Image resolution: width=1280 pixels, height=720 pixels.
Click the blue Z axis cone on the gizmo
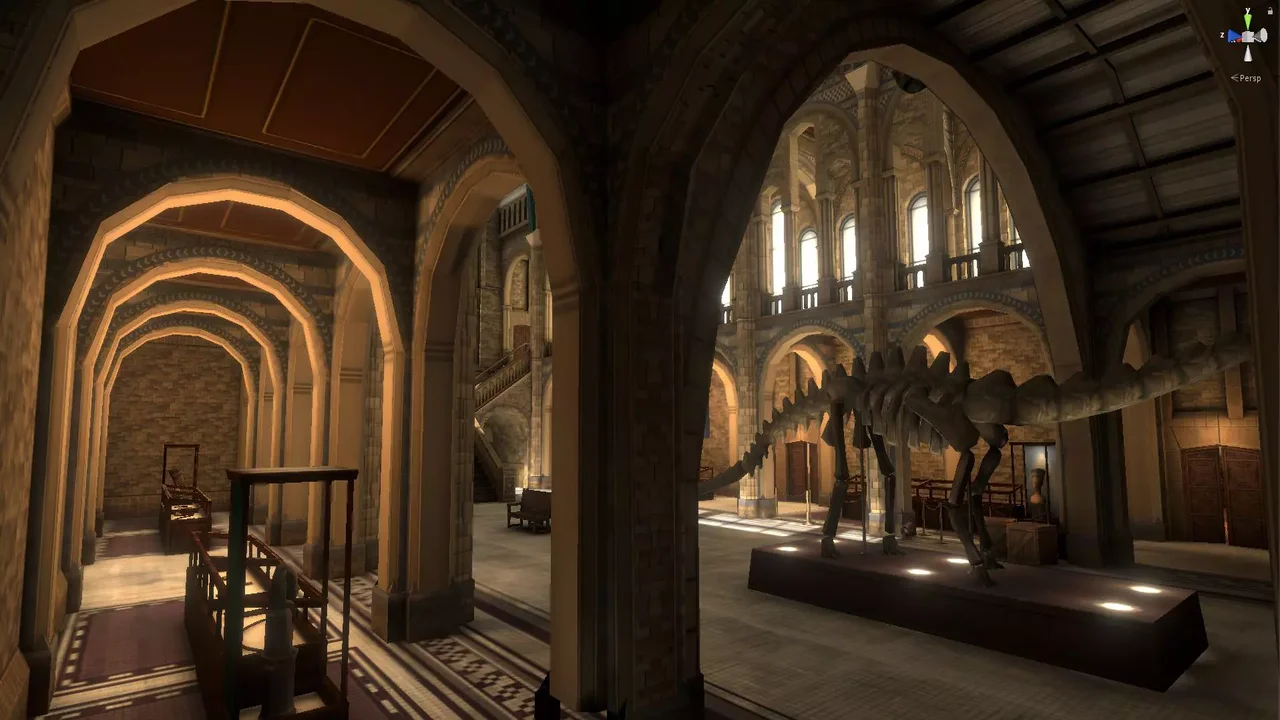tap(1233, 37)
